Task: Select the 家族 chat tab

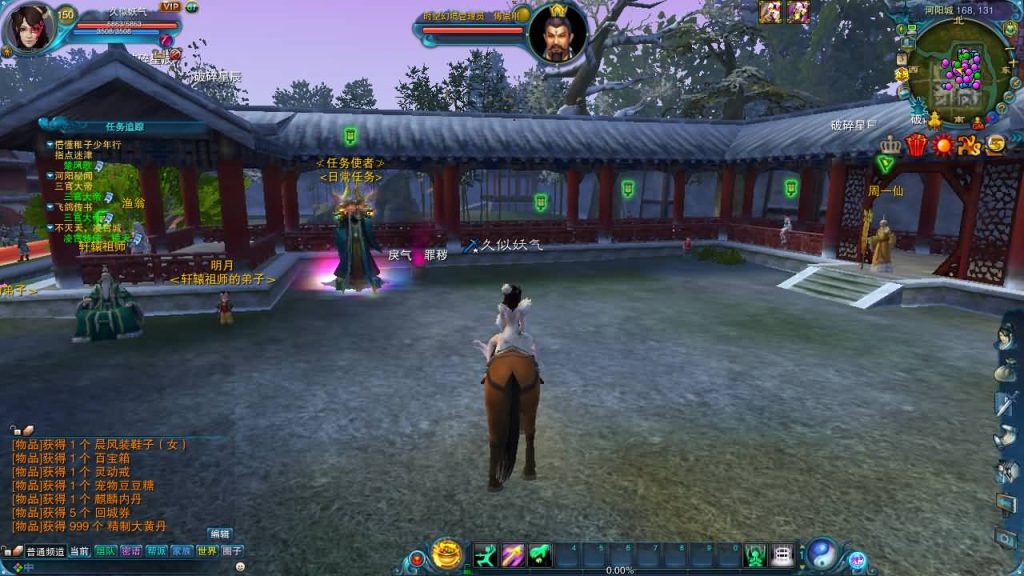Action: [181, 551]
